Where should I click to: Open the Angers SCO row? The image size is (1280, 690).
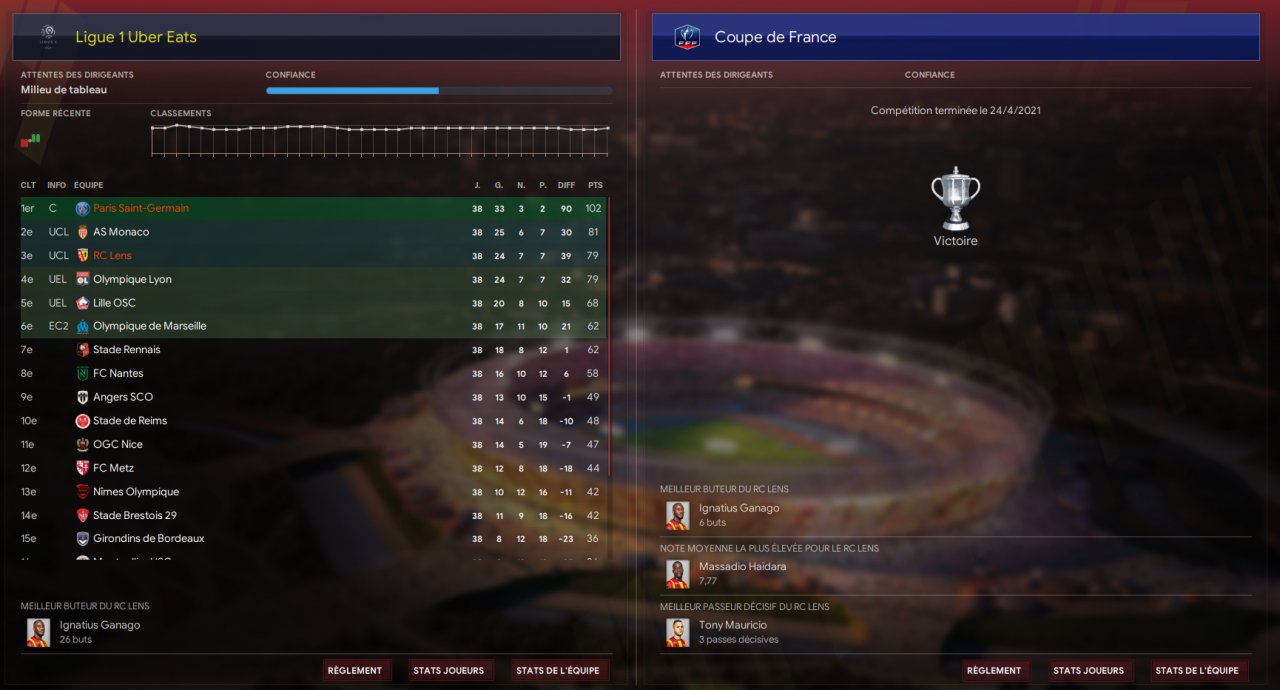[x=123, y=397]
